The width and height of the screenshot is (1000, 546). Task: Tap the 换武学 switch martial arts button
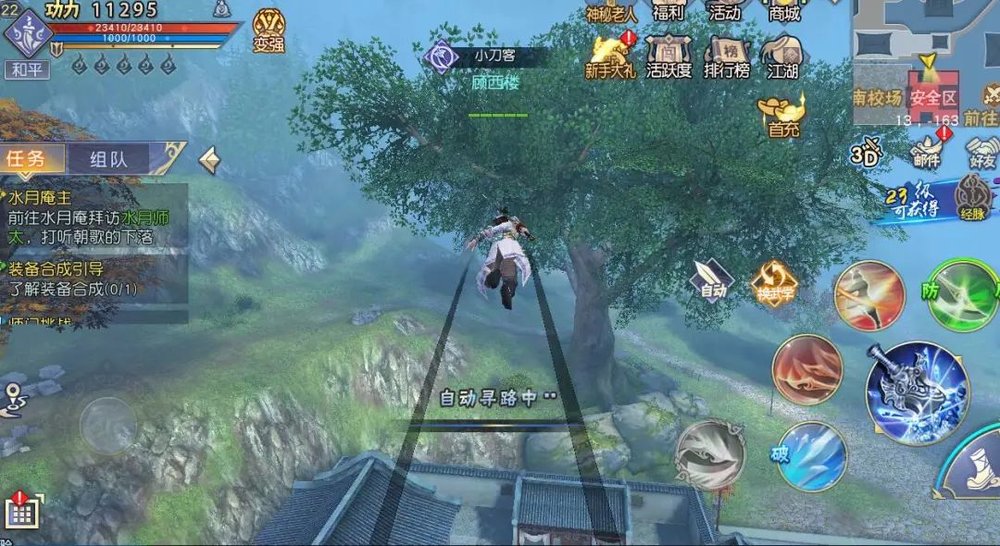[773, 282]
